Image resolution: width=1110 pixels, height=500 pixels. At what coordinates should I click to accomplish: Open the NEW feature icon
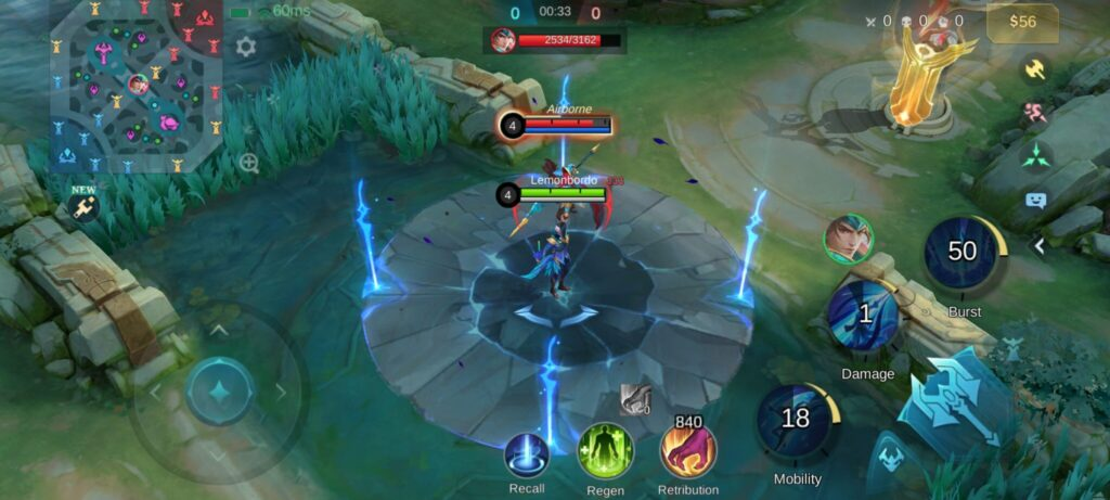(x=83, y=205)
